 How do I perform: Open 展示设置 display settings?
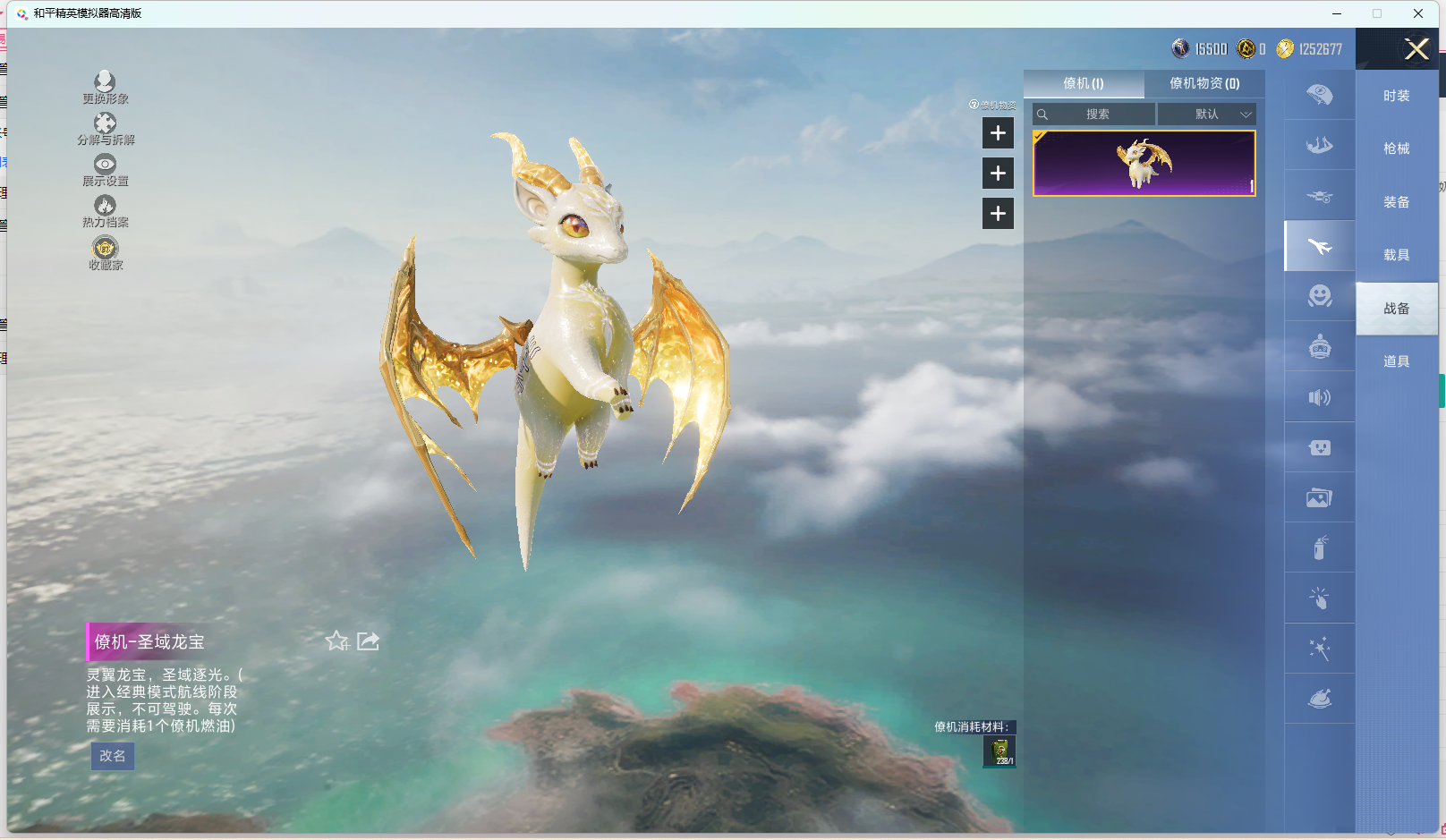106,170
